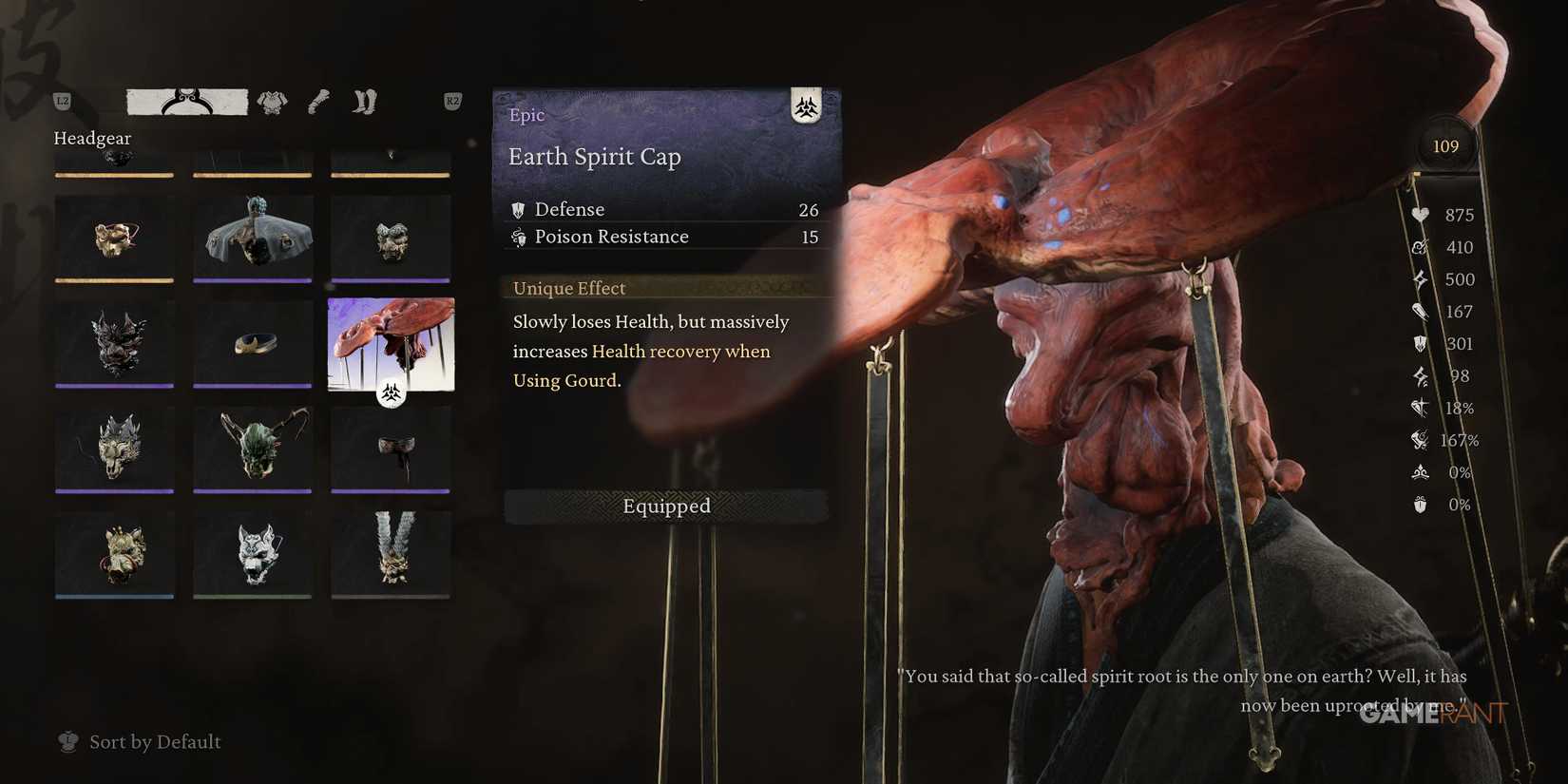1568x784 pixels.
Task: Click the level 109 badge above the stats
Action: [1445, 145]
